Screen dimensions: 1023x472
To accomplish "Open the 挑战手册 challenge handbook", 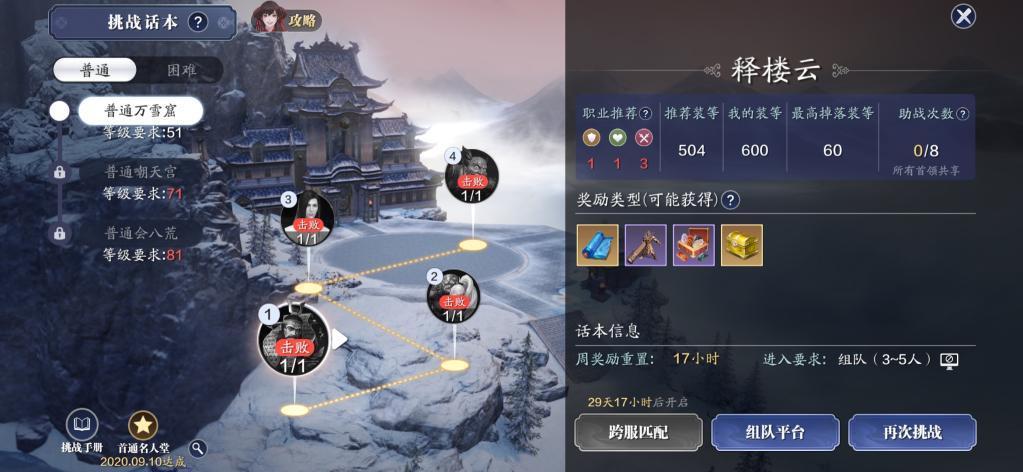I will (82, 428).
